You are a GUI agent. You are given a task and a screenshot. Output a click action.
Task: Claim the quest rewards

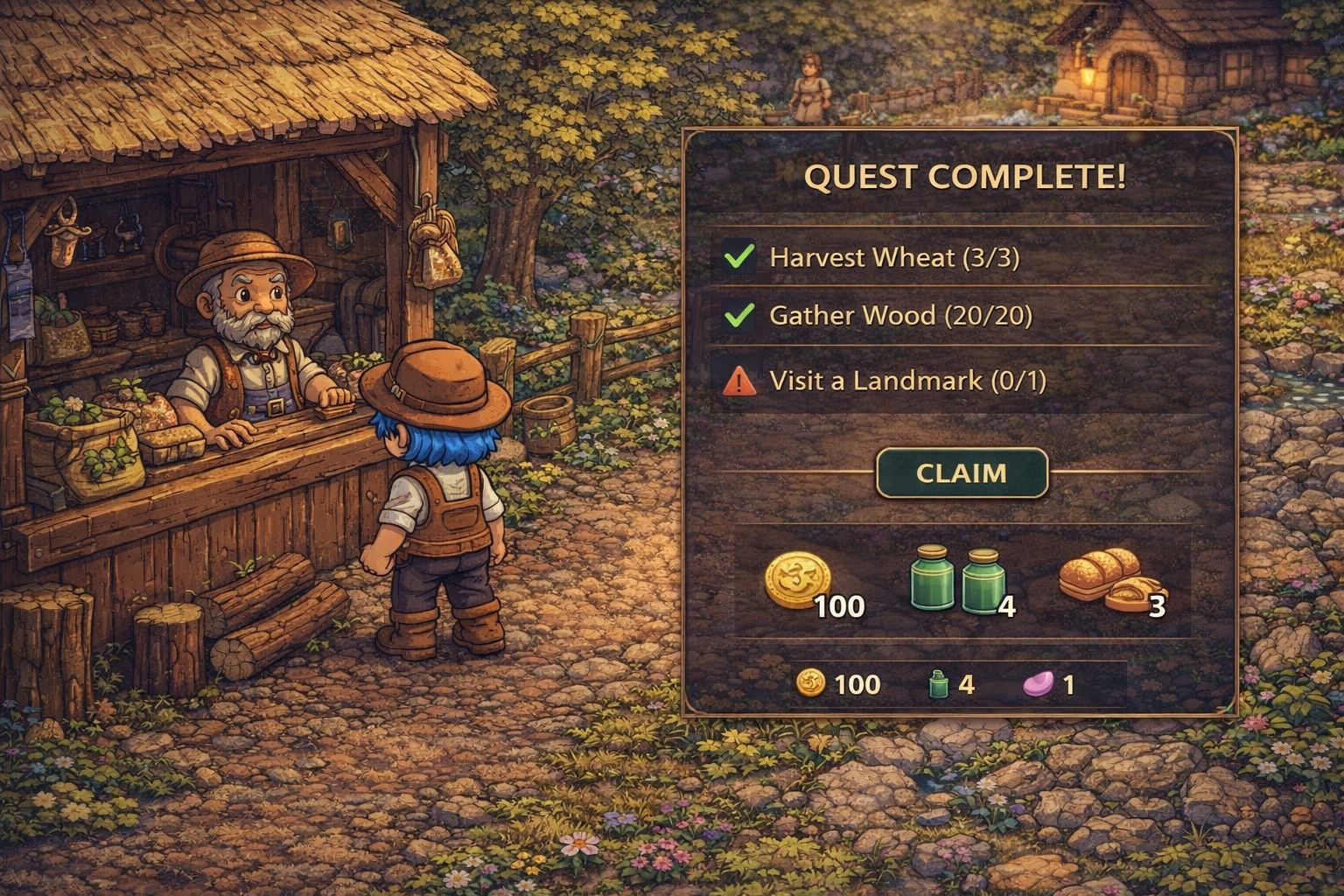point(962,473)
